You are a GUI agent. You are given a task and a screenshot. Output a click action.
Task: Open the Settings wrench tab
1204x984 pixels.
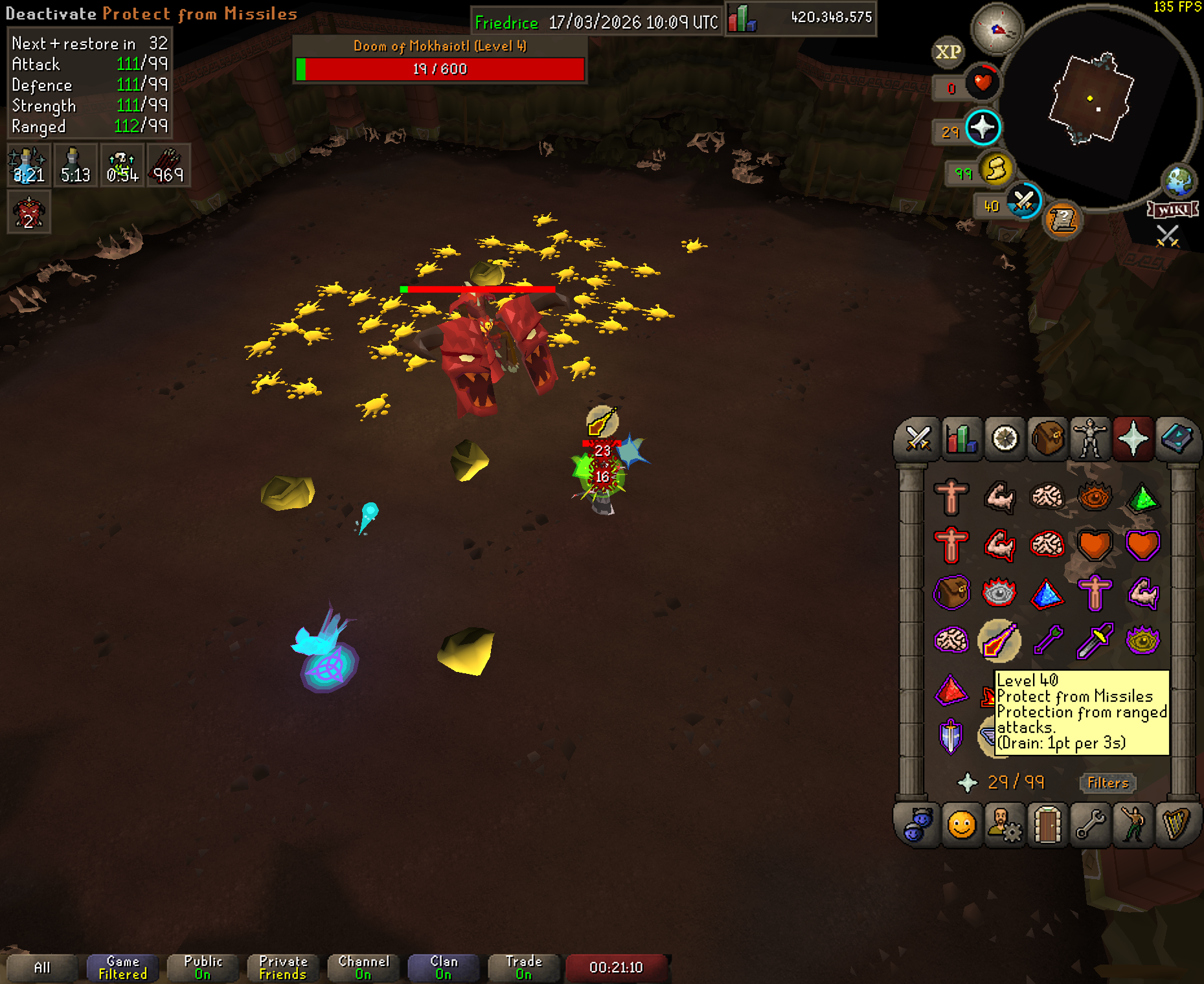[1091, 825]
